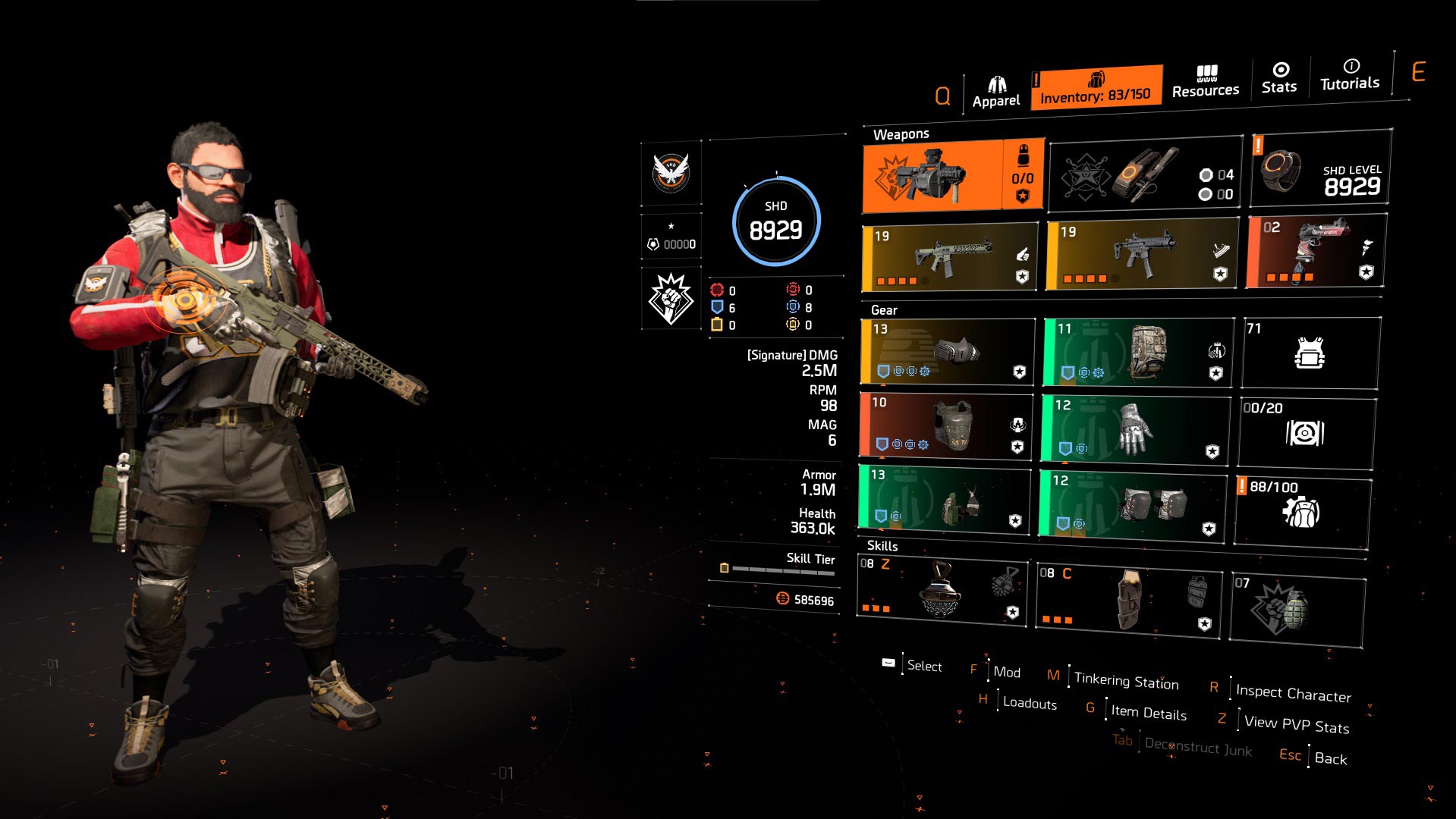This screenshot has height=819, width=1456.
Task: Select the grenade slot
Action: tap(1296, 610)
